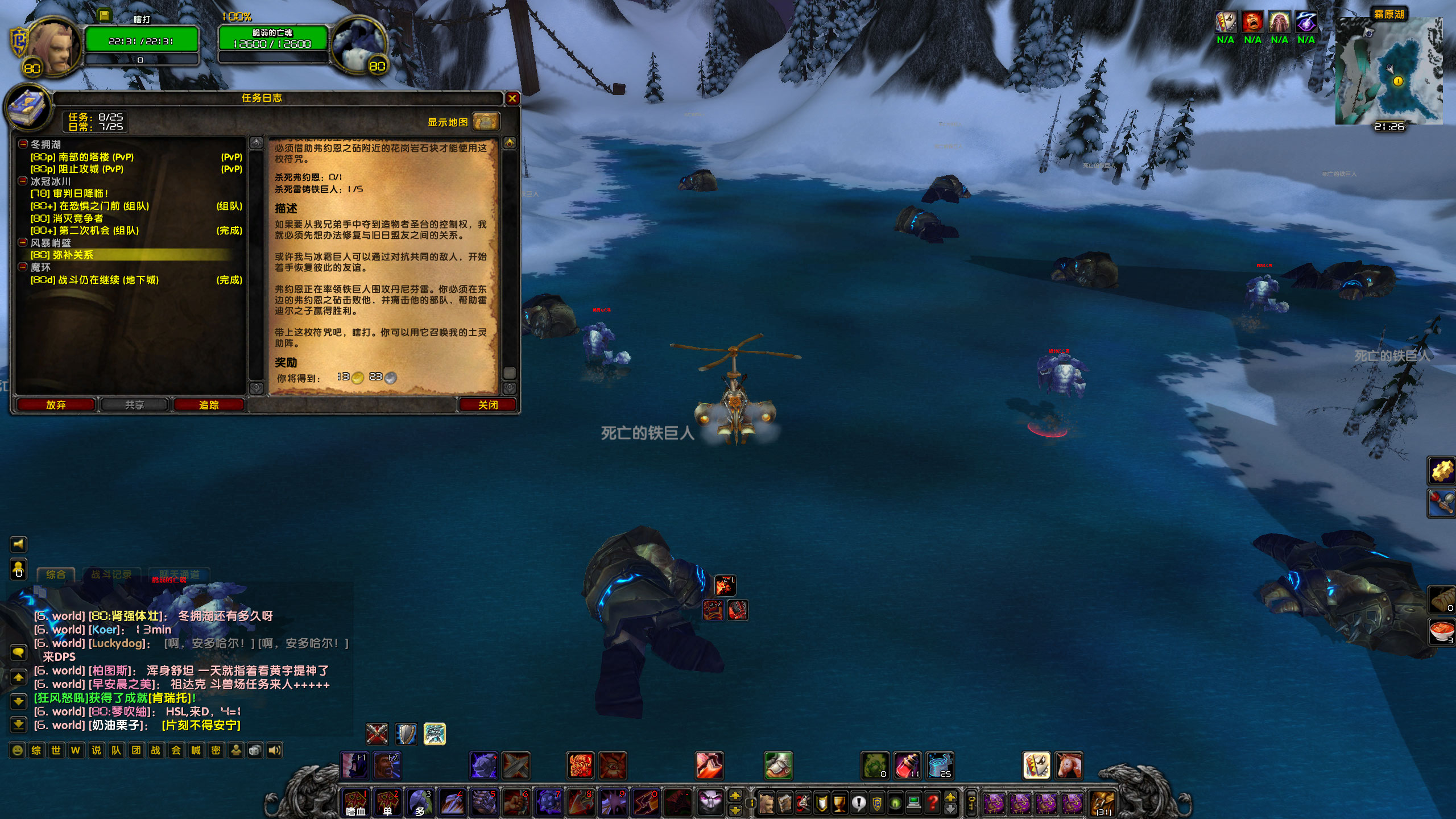The image size is (1456, 819).
Task: Open achievements via the trophy micro-menu icon
Action: click(839, 803)
